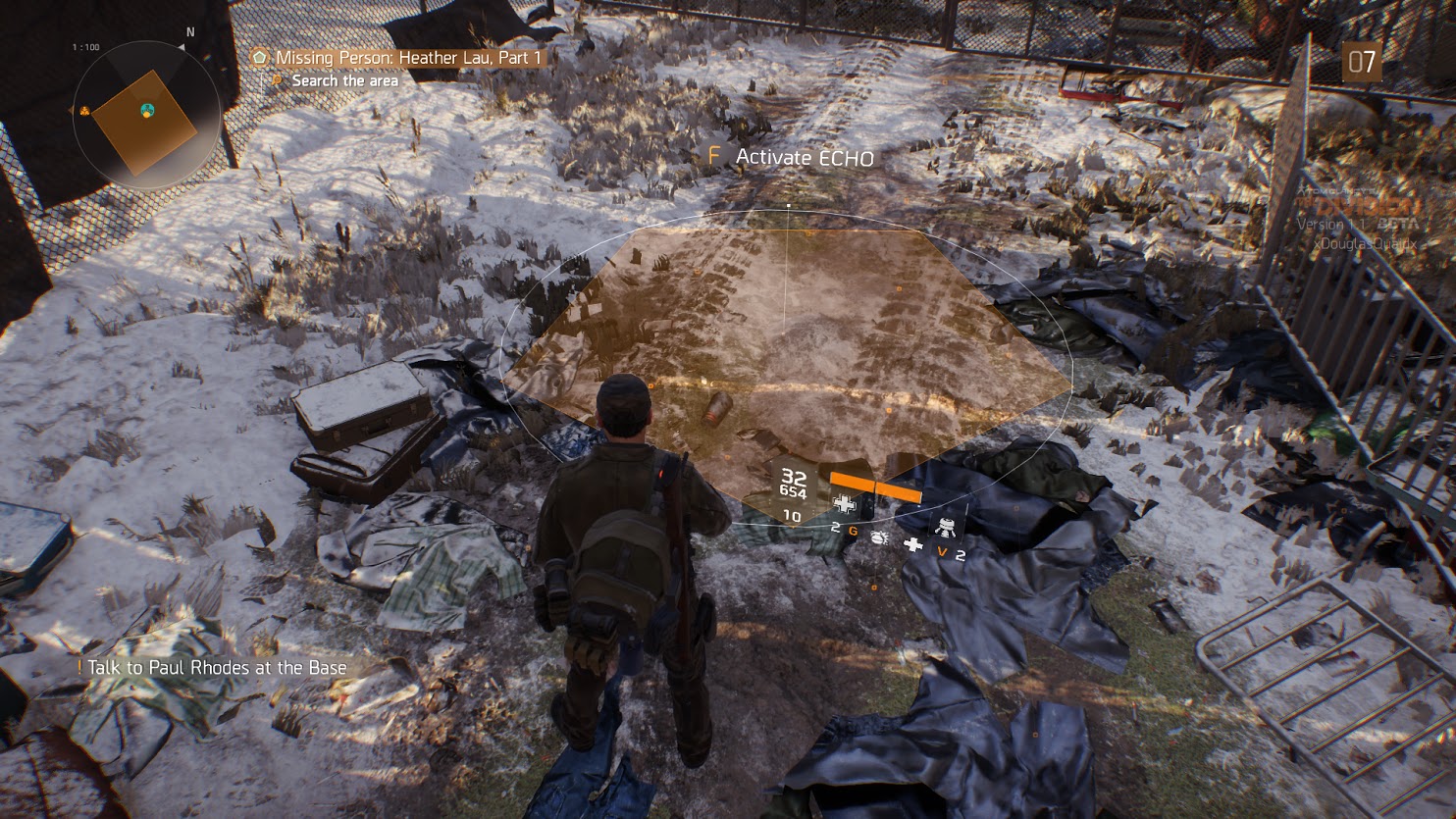Select the teal ECHO marker on the minimap

pyautogui.click(x=148, y=109)
